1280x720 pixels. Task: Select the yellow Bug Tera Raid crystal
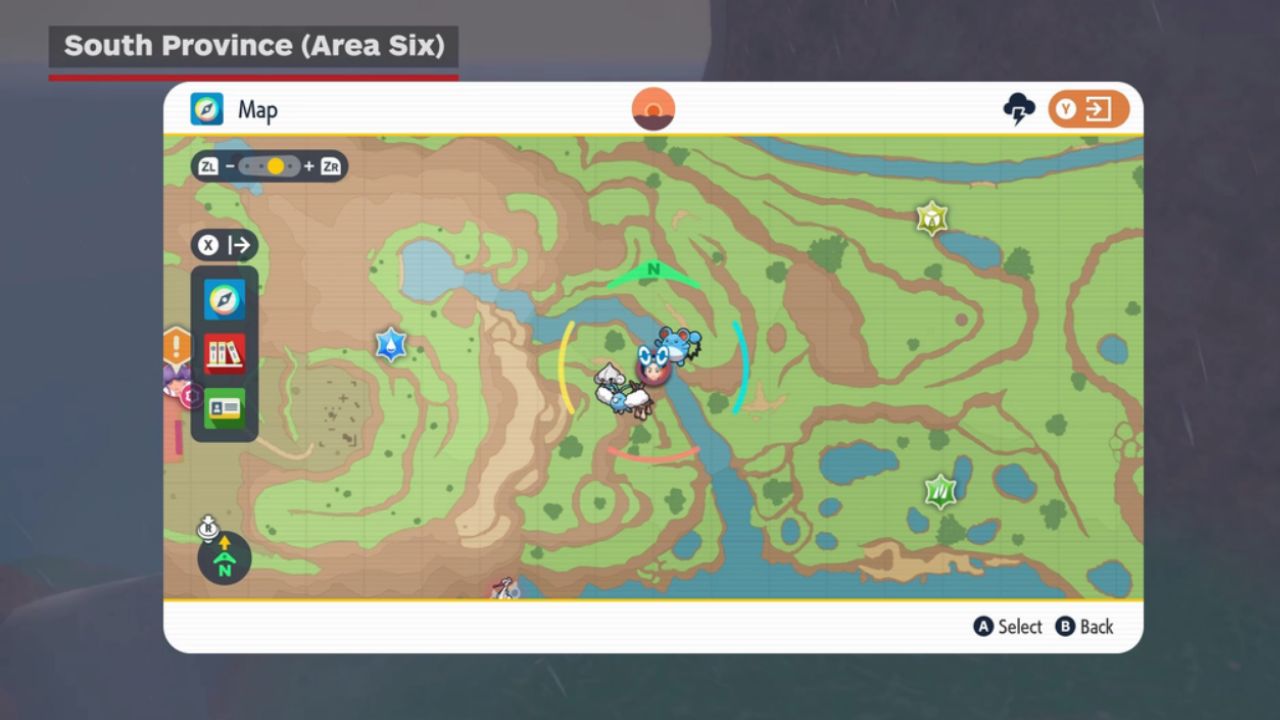tap(932, 218)
